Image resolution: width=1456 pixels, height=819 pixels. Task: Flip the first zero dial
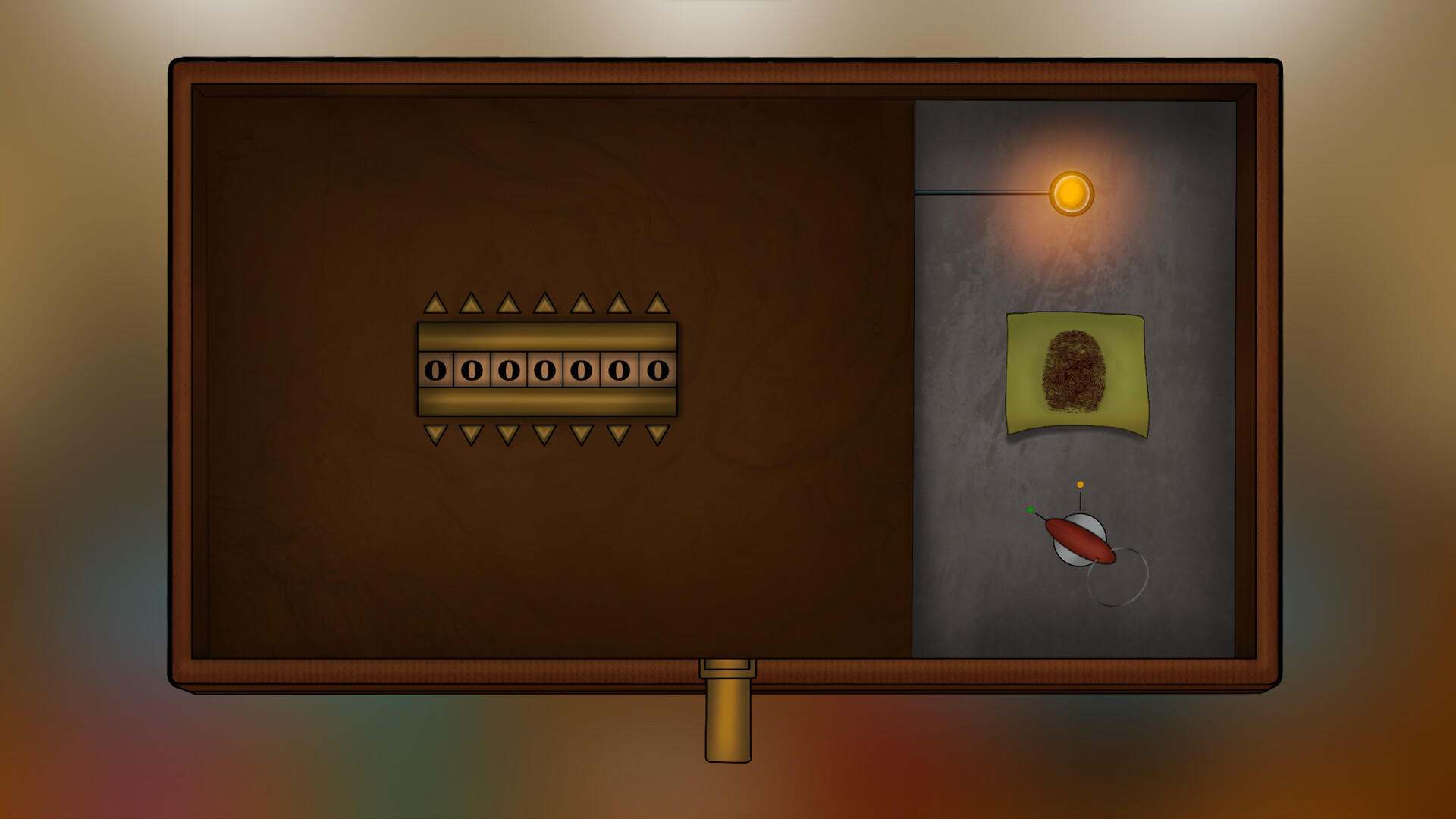click(435, 371)
